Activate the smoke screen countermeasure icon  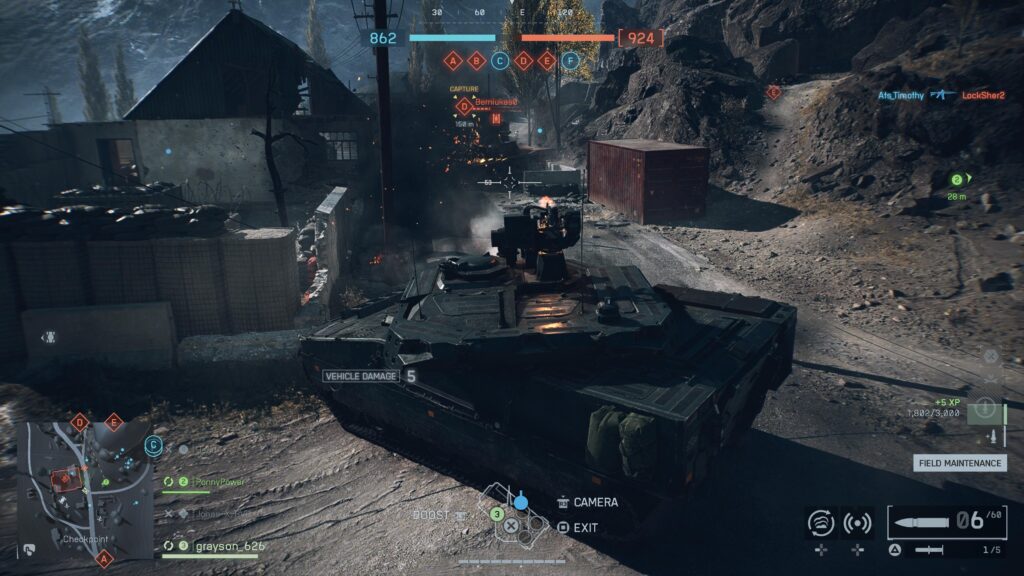pos(820,523)
